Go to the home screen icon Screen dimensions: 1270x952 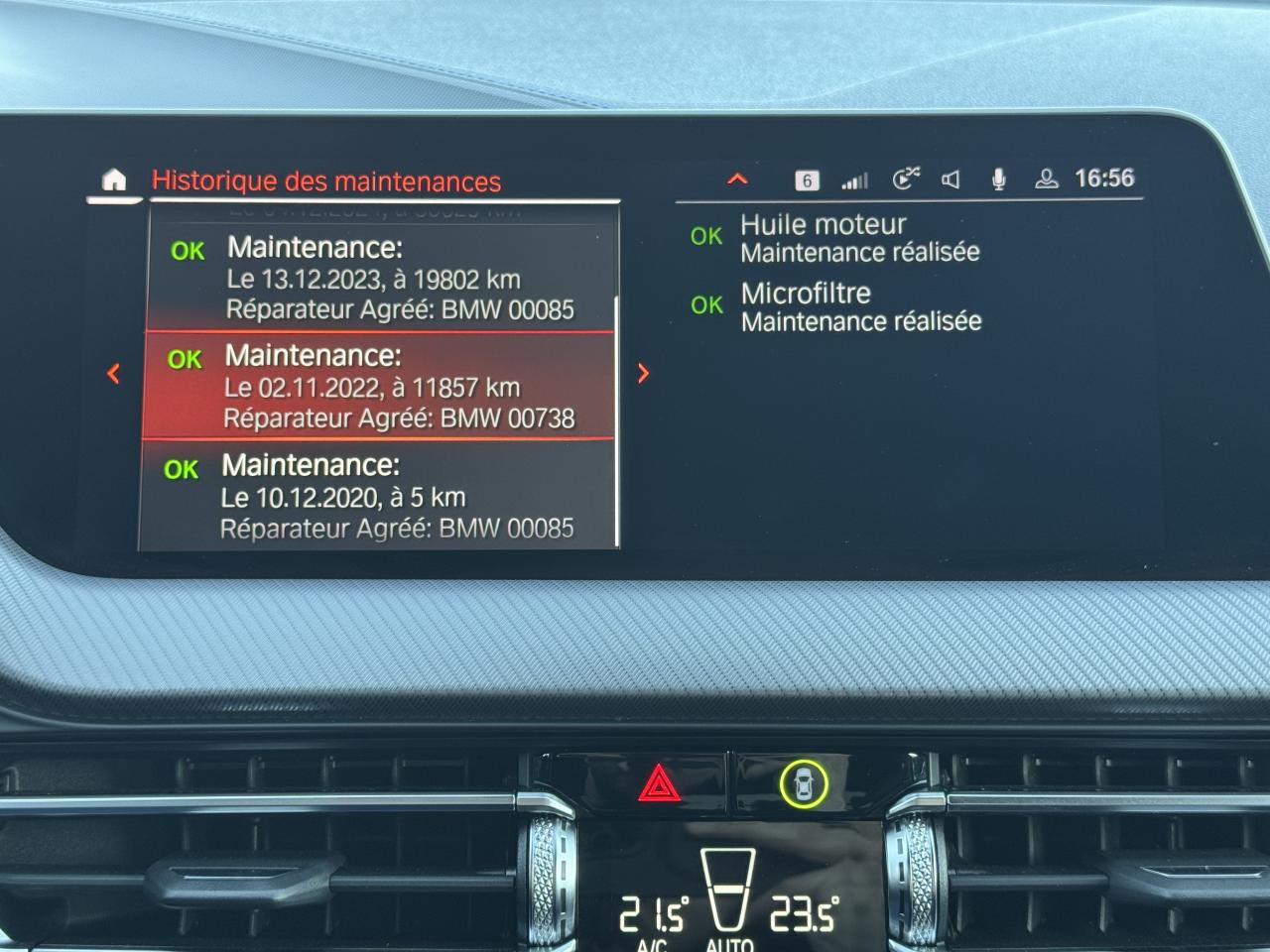pyautogui.click(x=115, y=179)
